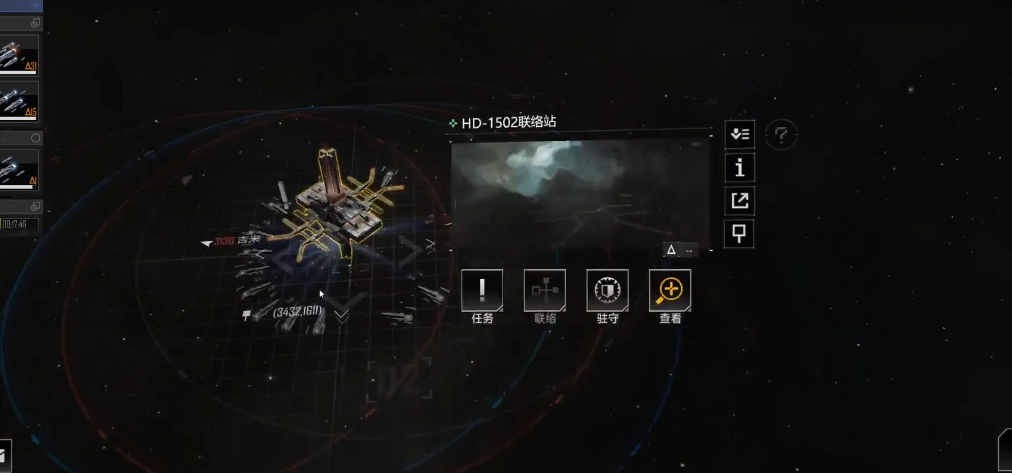Click the share/export arrow icon

[739, 201]
